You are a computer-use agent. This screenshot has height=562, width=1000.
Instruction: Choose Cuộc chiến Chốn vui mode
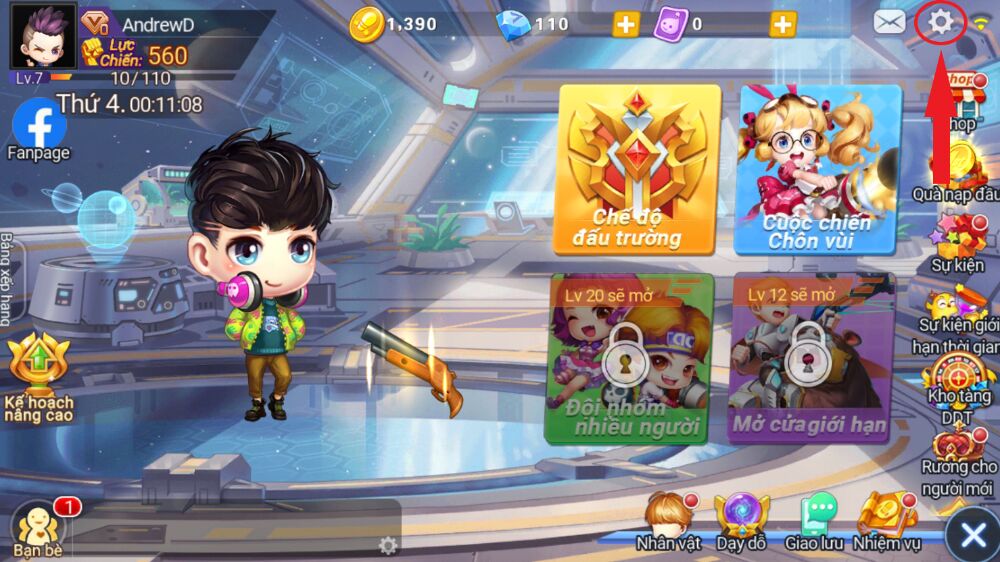819,168
